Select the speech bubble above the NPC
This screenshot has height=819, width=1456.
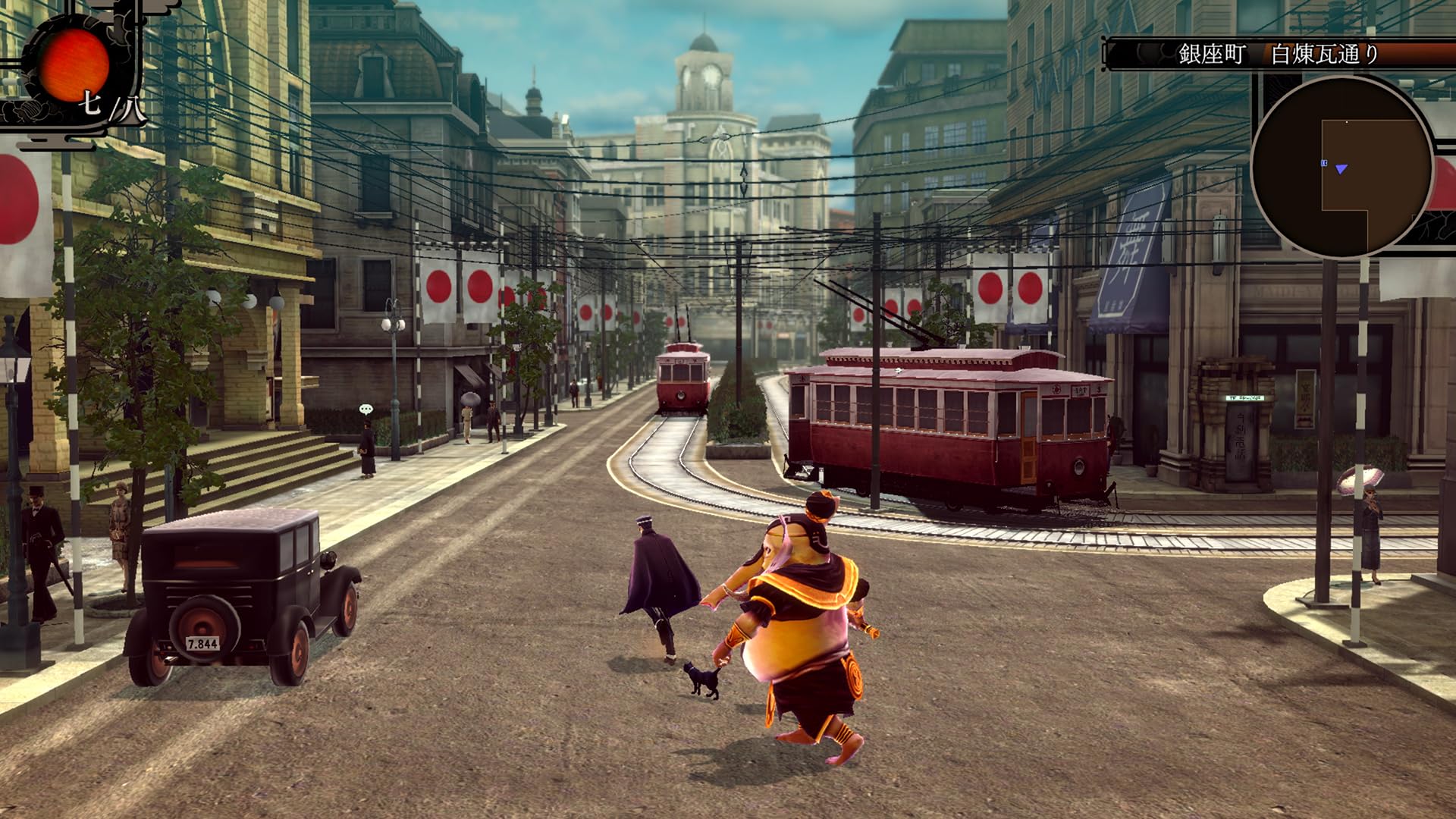367,408
